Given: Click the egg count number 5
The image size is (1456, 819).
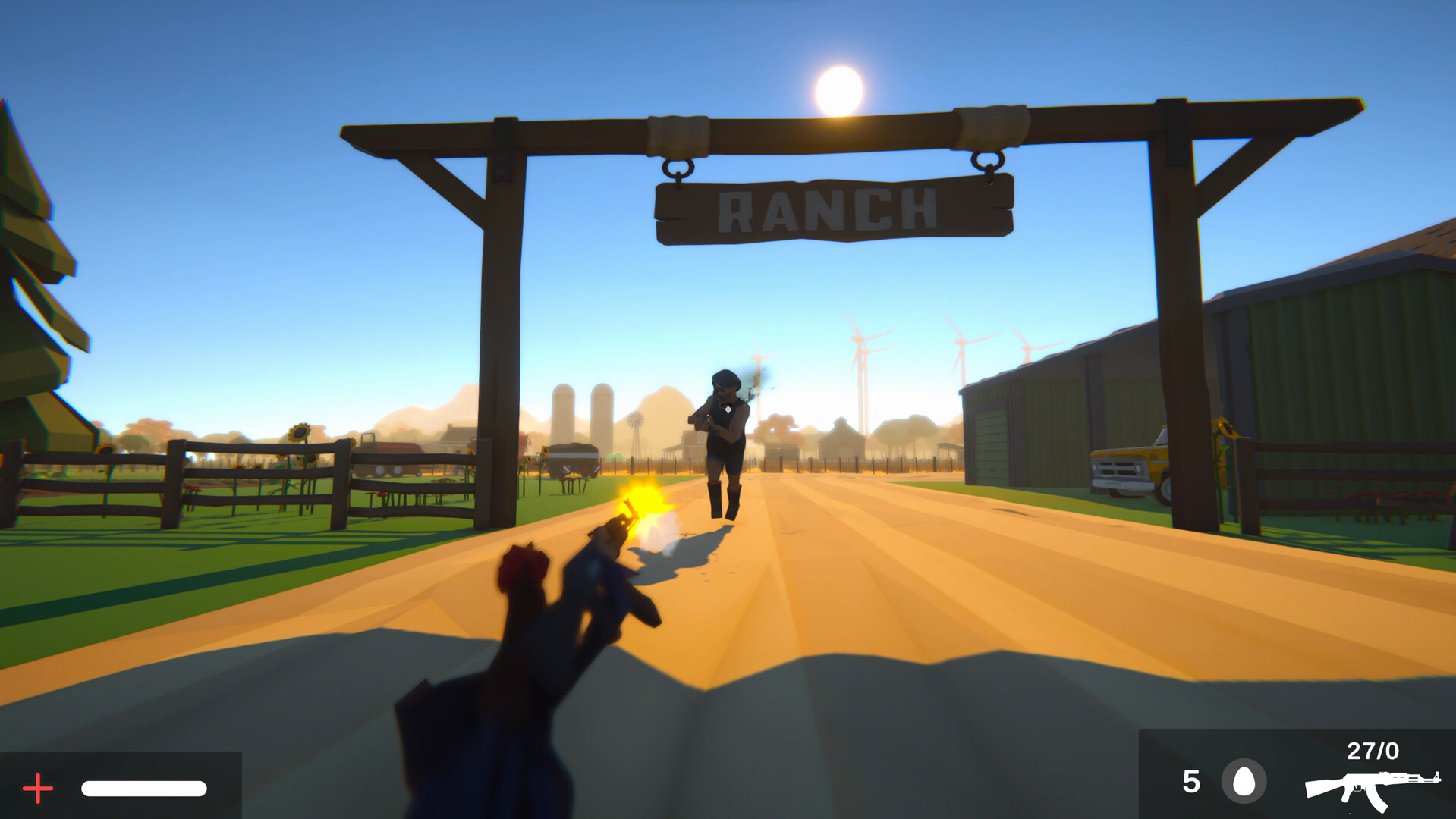Looking at the screenshot, I should pyautogui.click(x=1191, y=780).
